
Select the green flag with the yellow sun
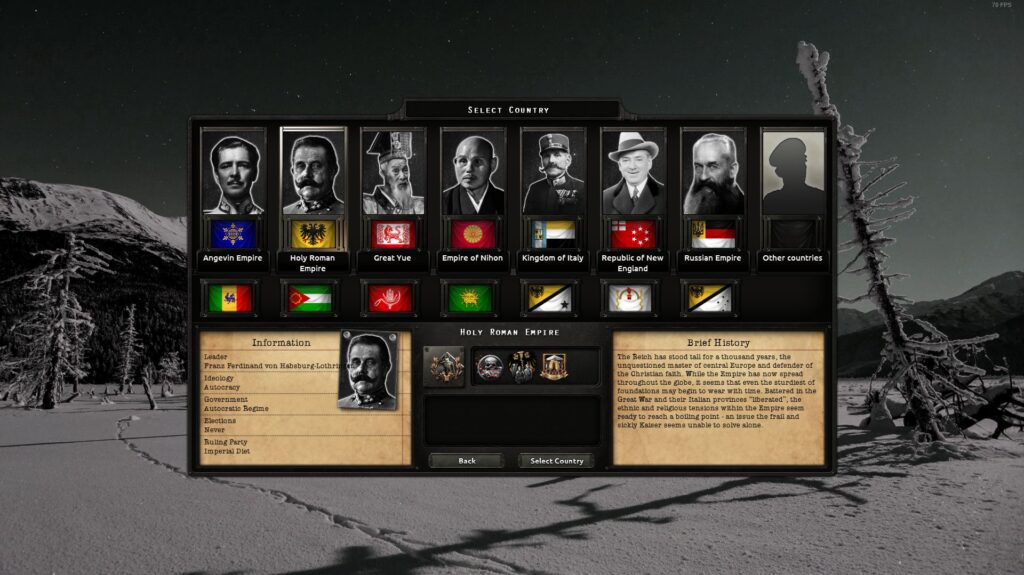tap(469, 298)
